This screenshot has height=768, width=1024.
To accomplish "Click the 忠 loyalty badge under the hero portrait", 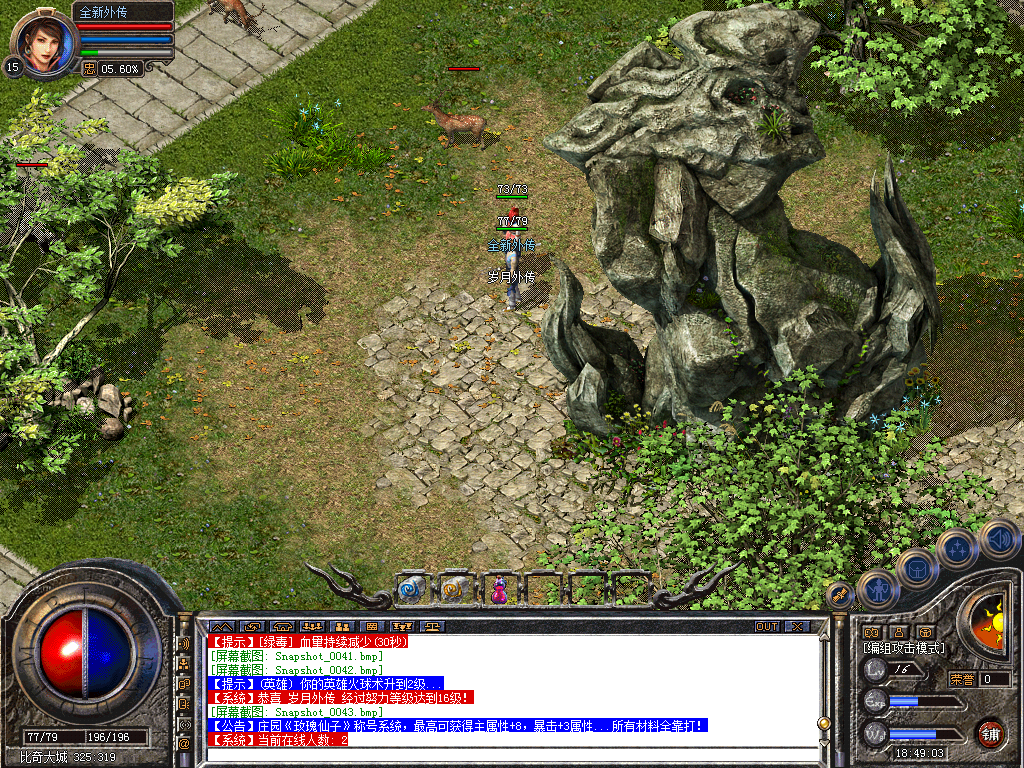I will (x=89, y=69).
